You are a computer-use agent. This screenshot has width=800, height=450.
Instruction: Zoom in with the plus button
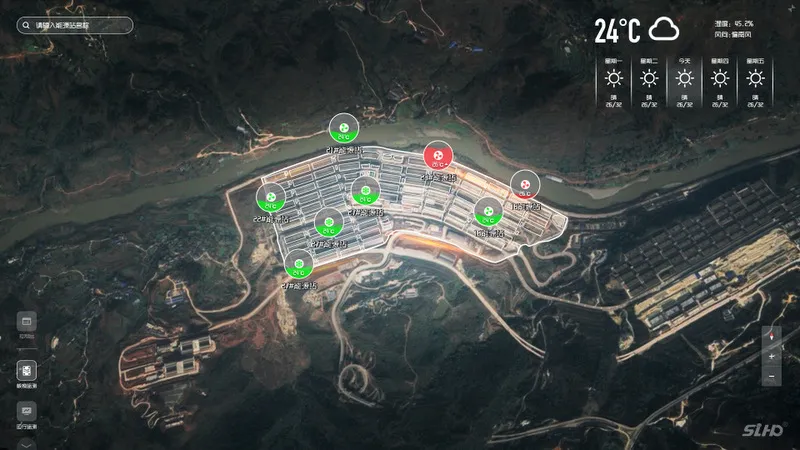[x=771, y=356]
